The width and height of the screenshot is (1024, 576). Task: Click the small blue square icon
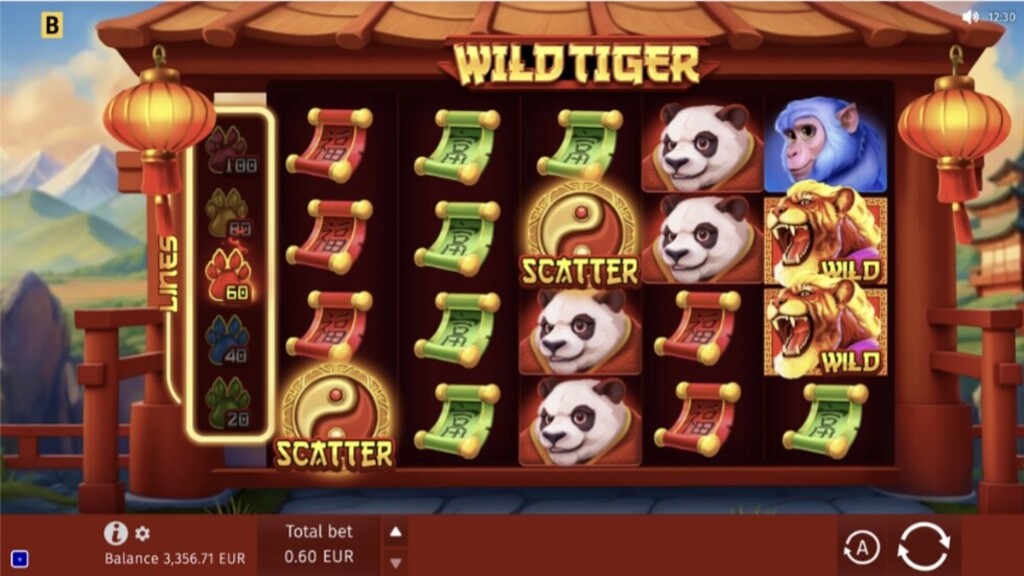pos(20,558)
